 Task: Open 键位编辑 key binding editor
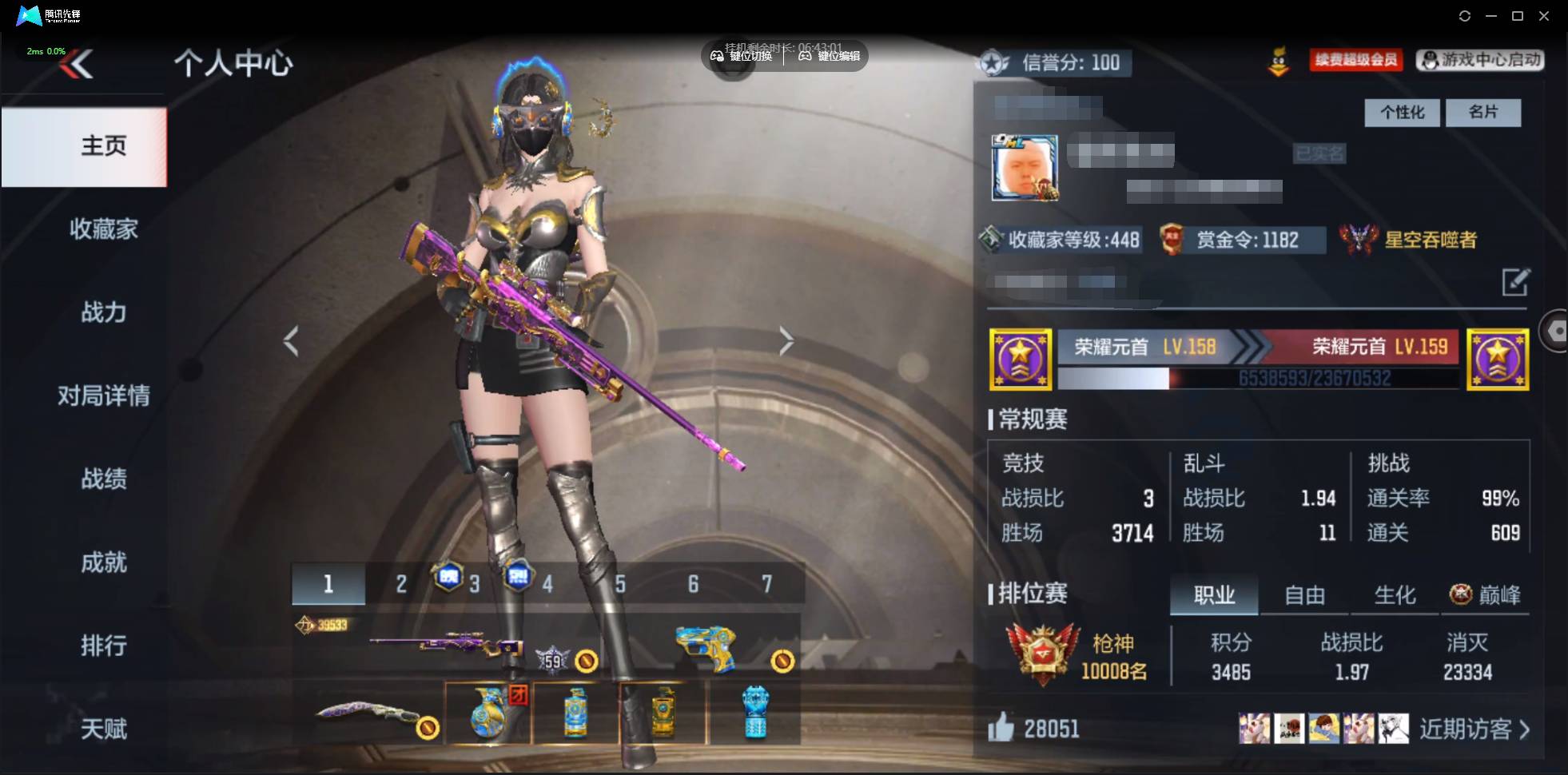tap(830, 56)
